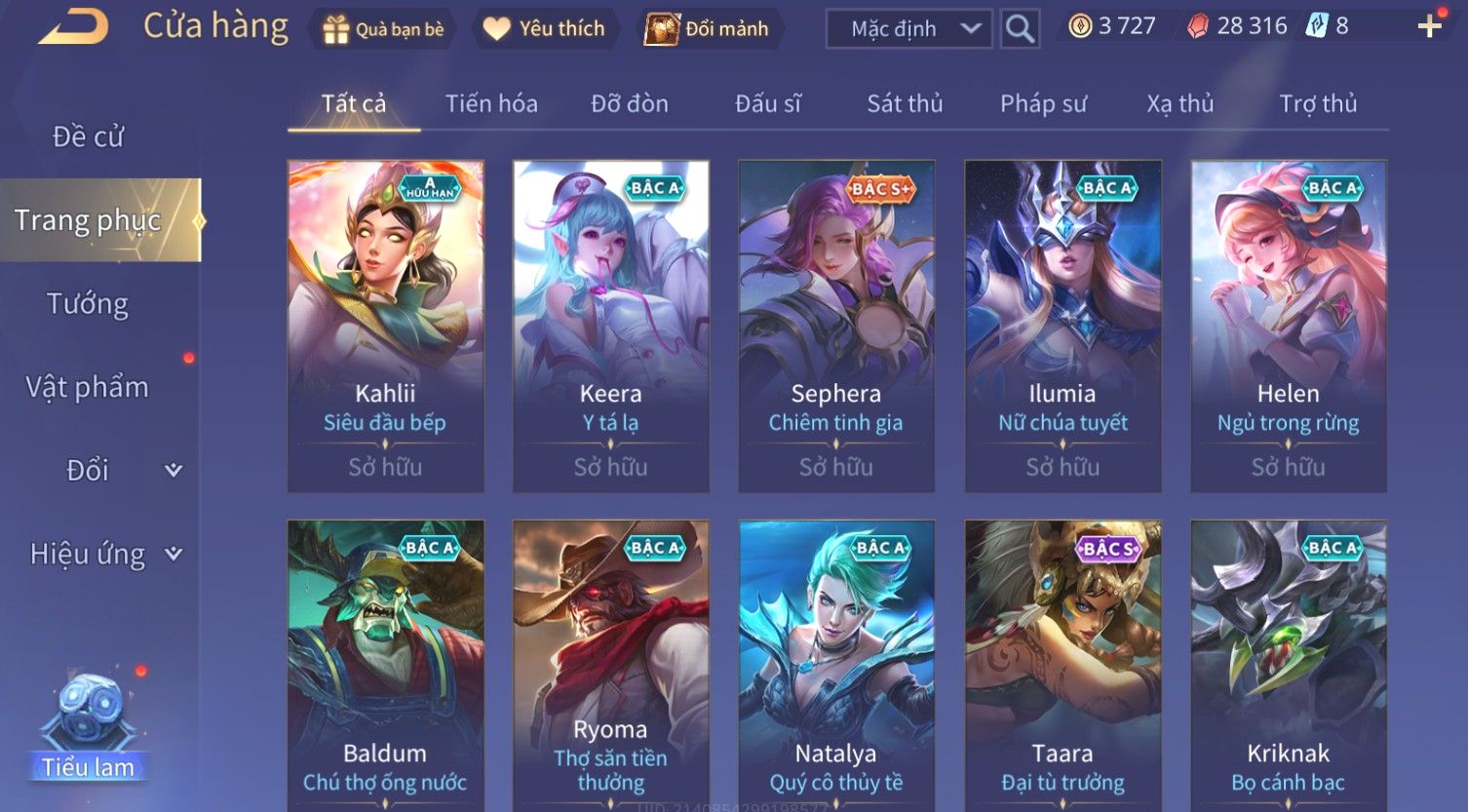Screen dimensions: 1468x812
Task: Open Quà bạn bè gift menu
Action: 383,29
